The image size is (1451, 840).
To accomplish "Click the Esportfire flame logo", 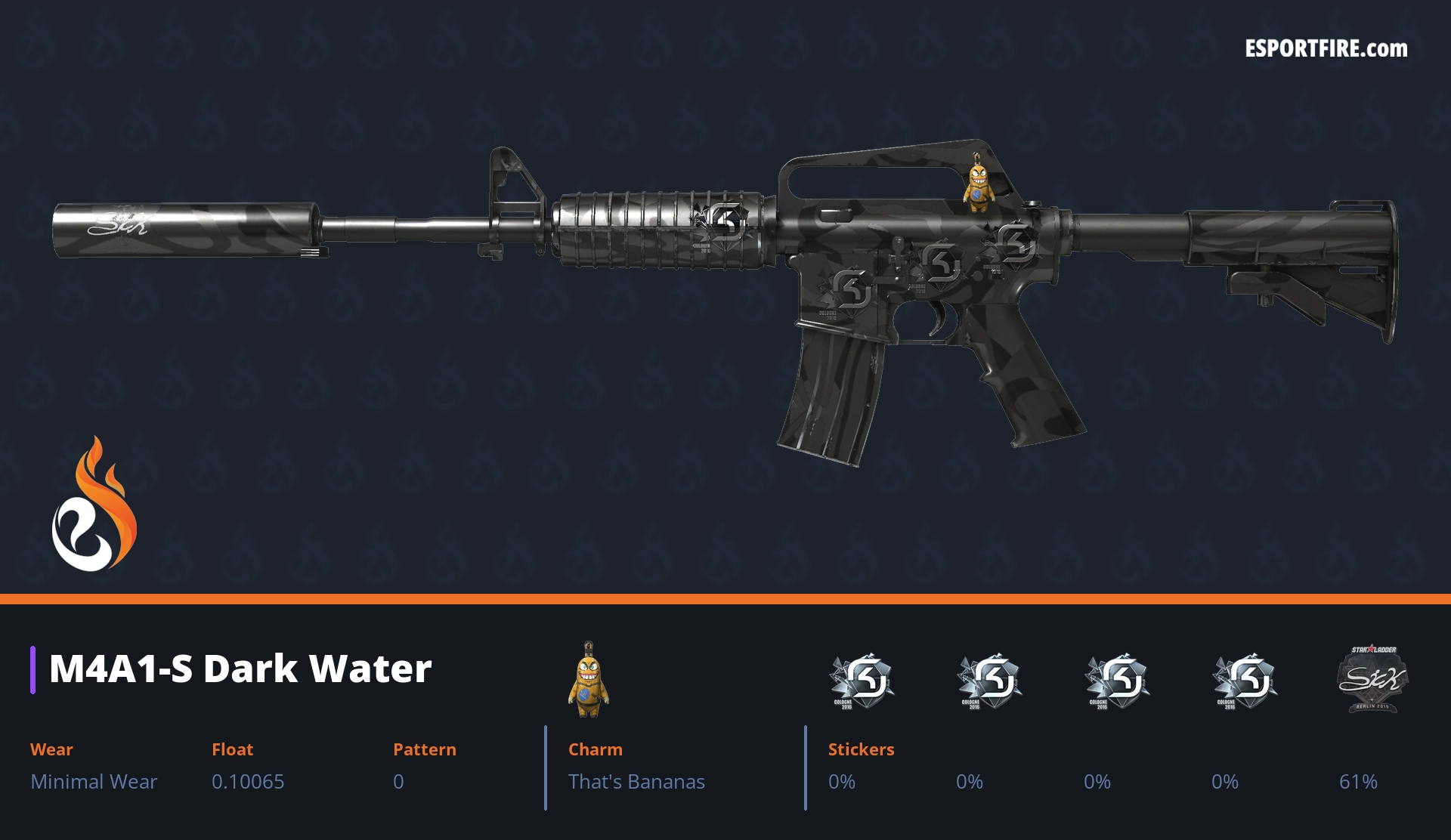I will tap(94, 505).
